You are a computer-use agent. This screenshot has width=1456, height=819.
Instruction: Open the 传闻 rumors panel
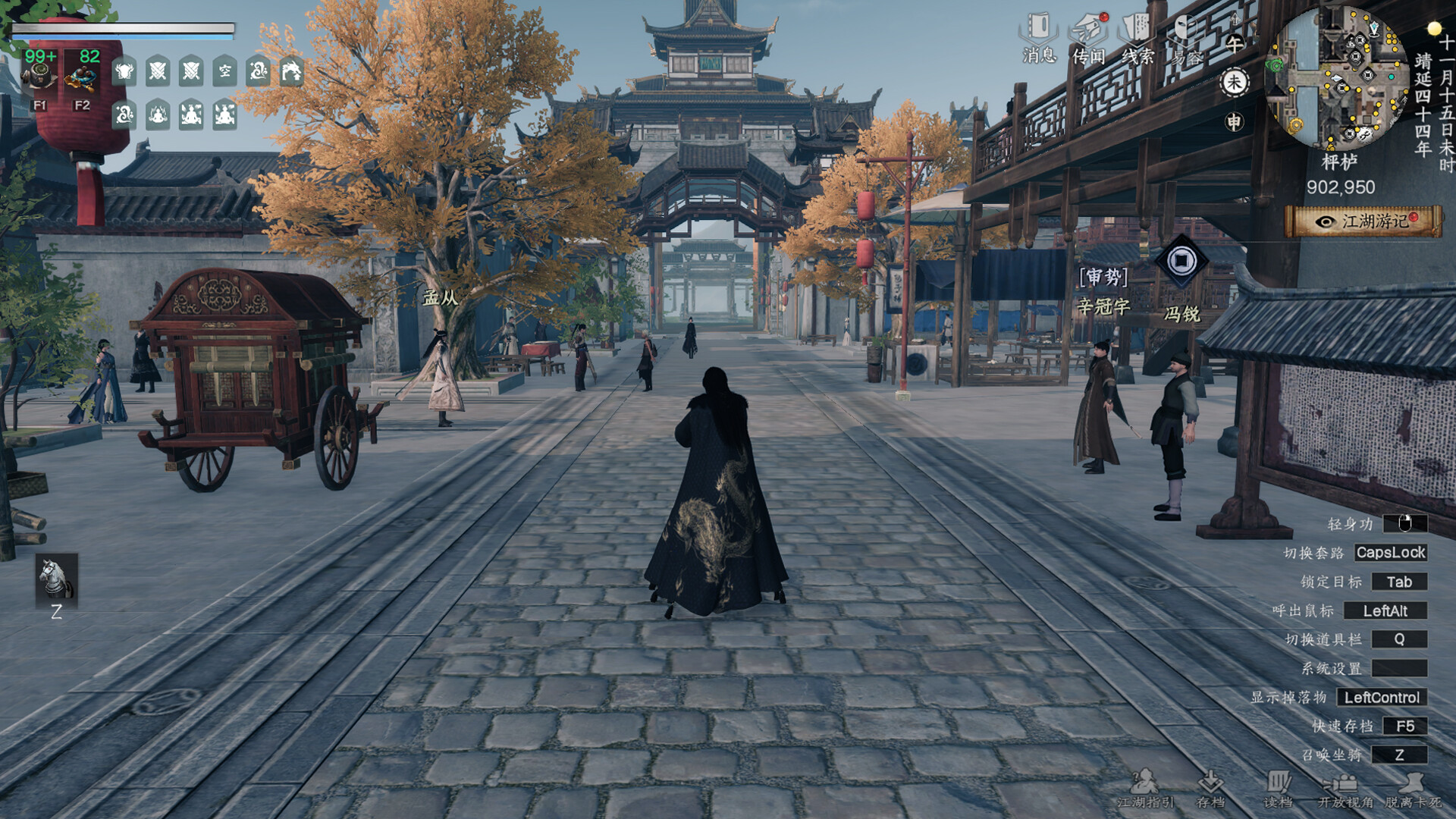1089,38
